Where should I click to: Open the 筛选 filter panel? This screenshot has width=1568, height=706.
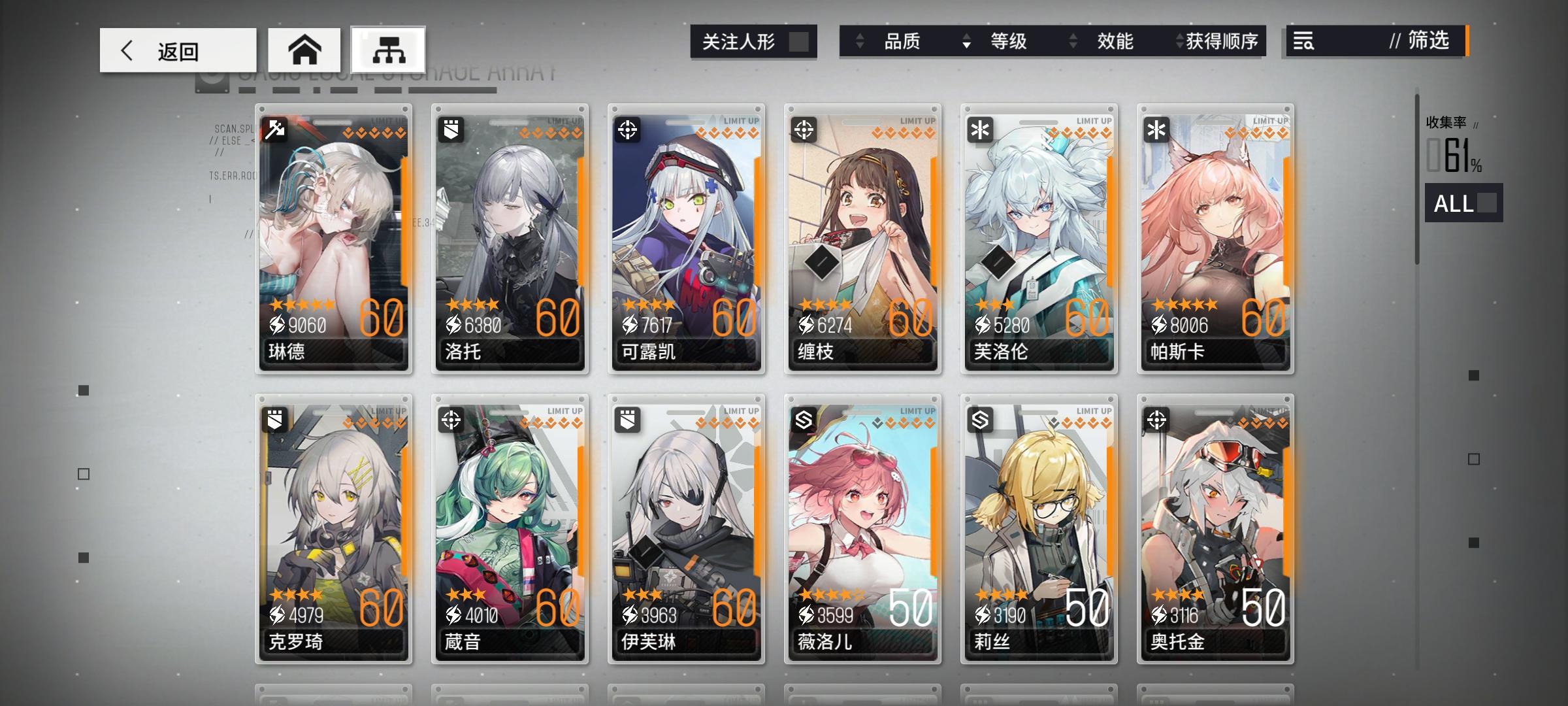(x=1428, y=41)
